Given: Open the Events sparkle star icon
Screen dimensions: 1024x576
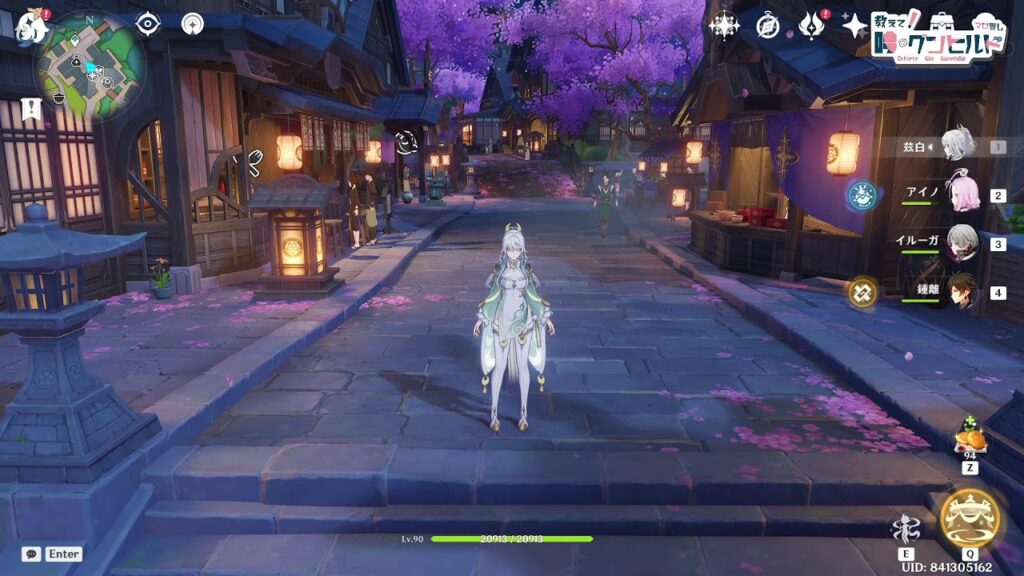Looking at the screenshot, I should pyautogui.click(x=855, y=25).
